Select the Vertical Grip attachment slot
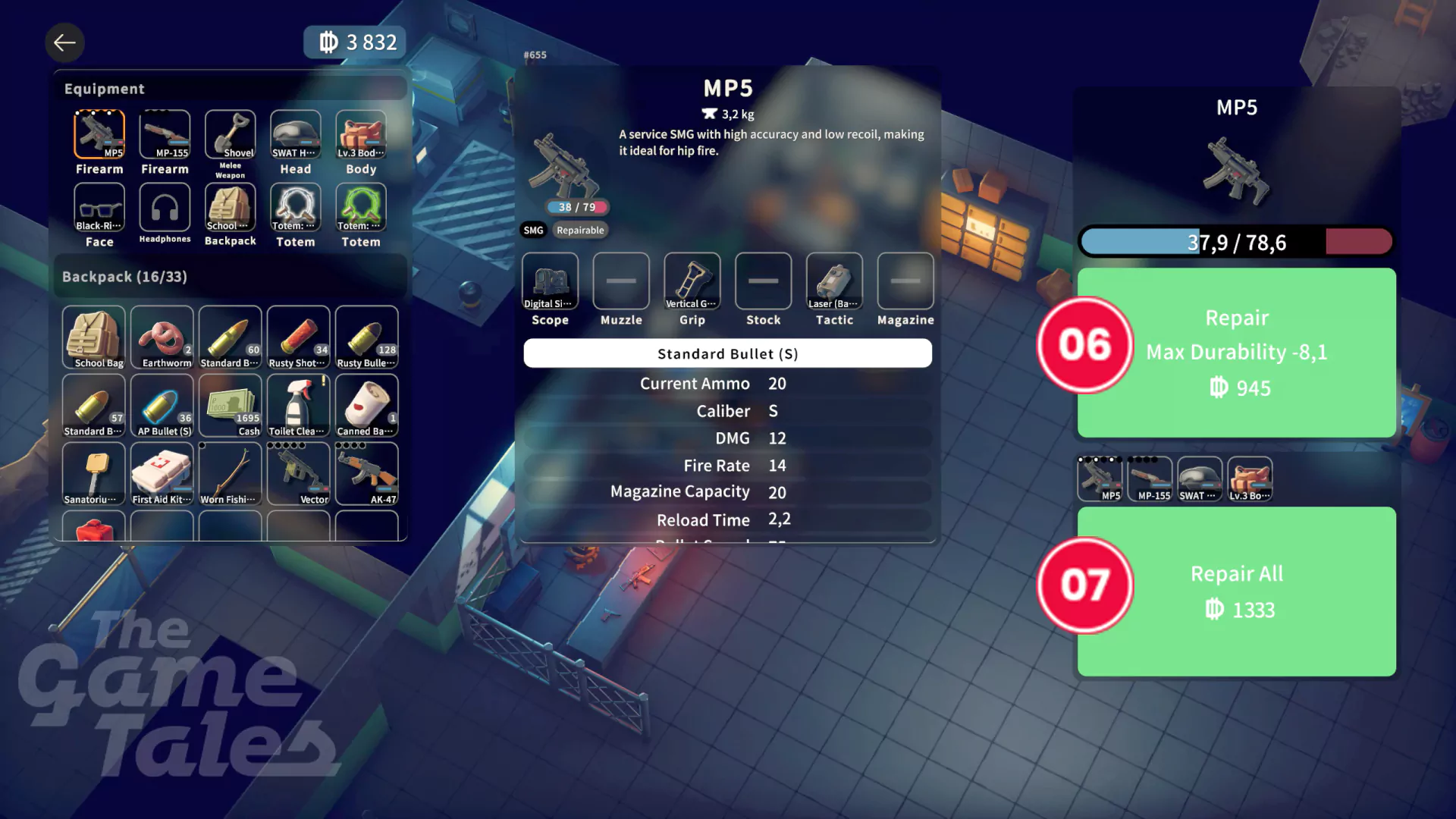This screenshot has width=1456, height=819. pyautogui.click(x=692, y=281)
